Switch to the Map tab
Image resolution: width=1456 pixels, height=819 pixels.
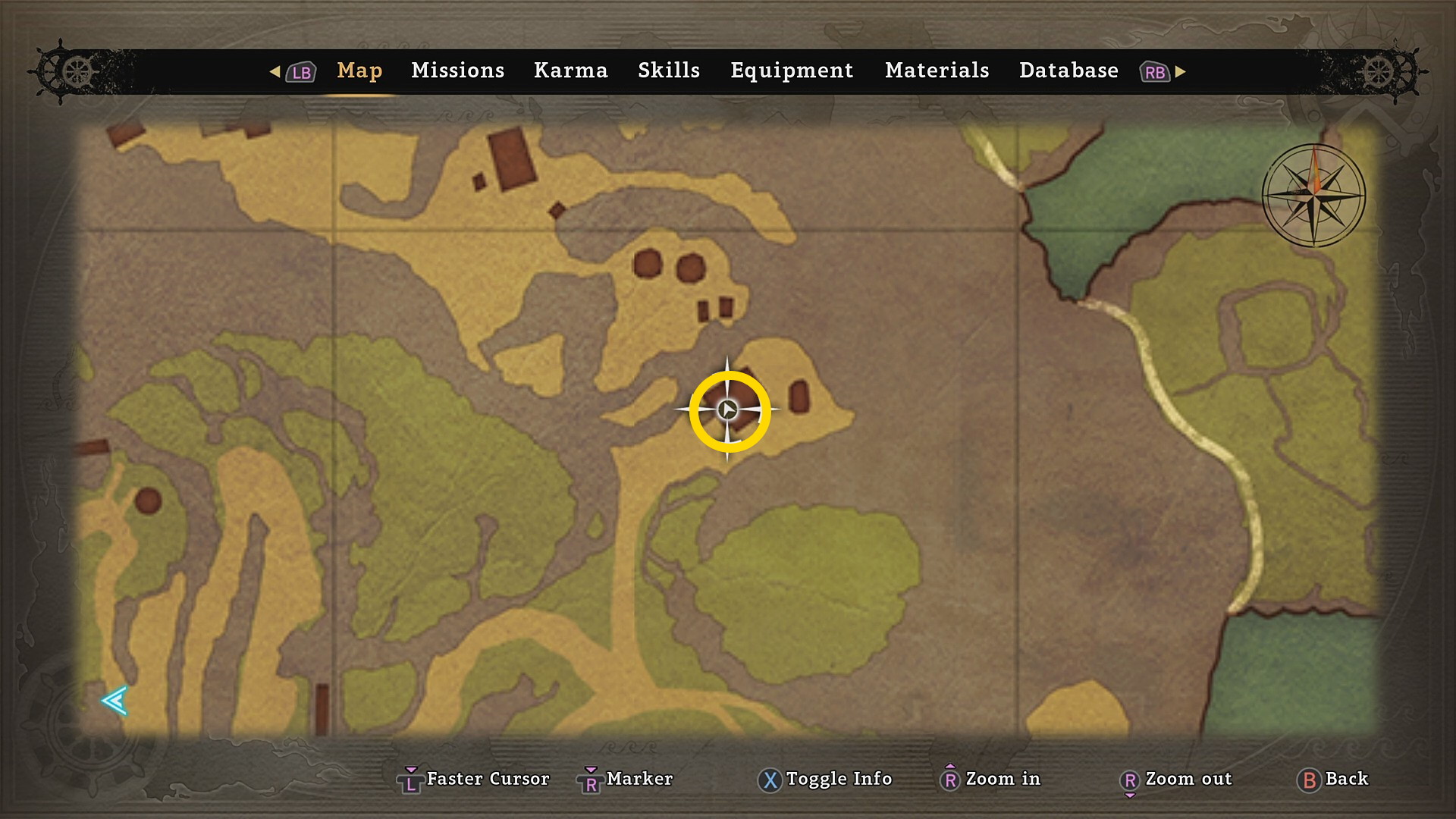(x=359, y=71)
